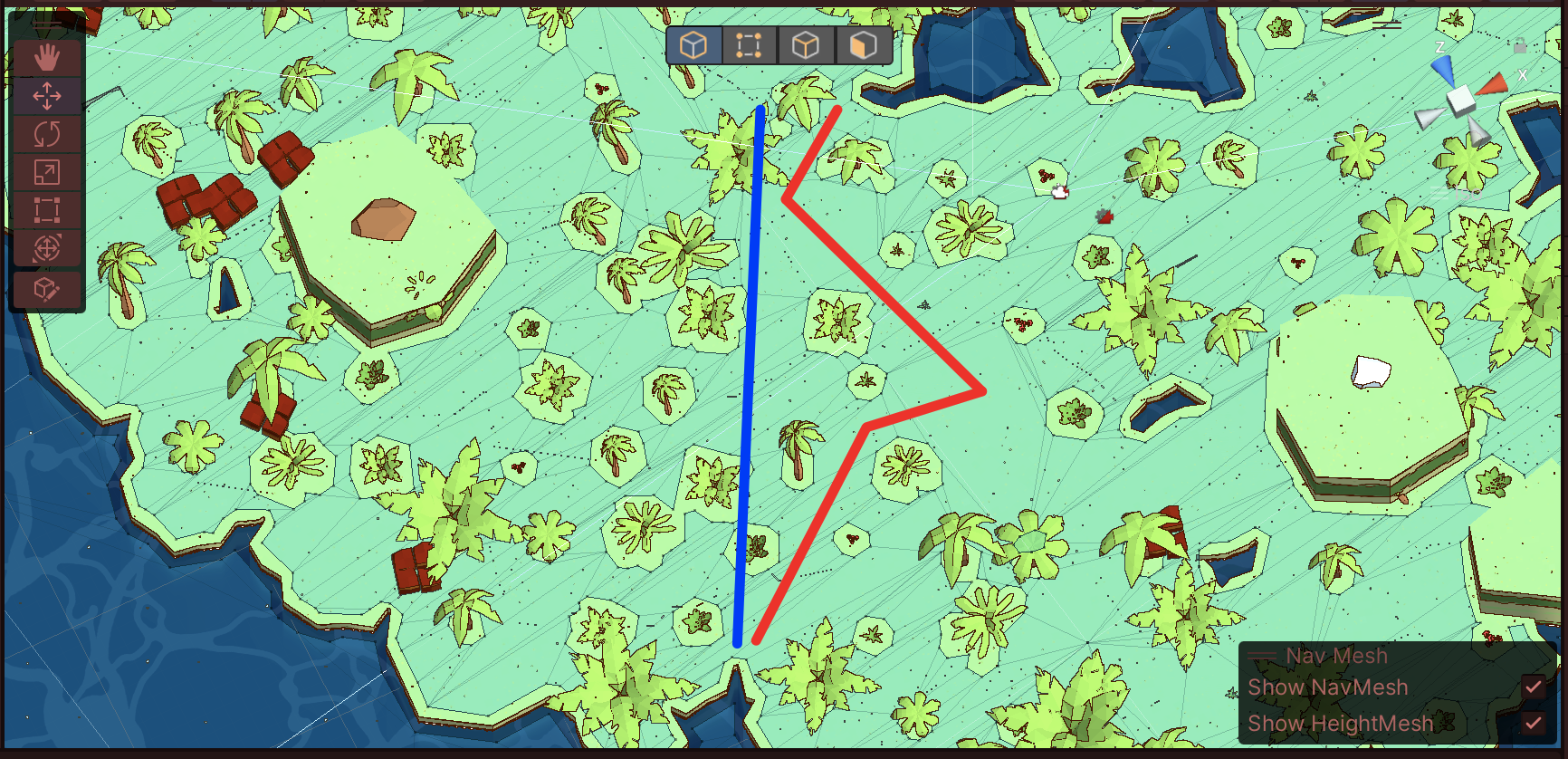Select the Rect tool
Image resolution: width=1568 pixels, height=759 pixels.
coord(47,210)
